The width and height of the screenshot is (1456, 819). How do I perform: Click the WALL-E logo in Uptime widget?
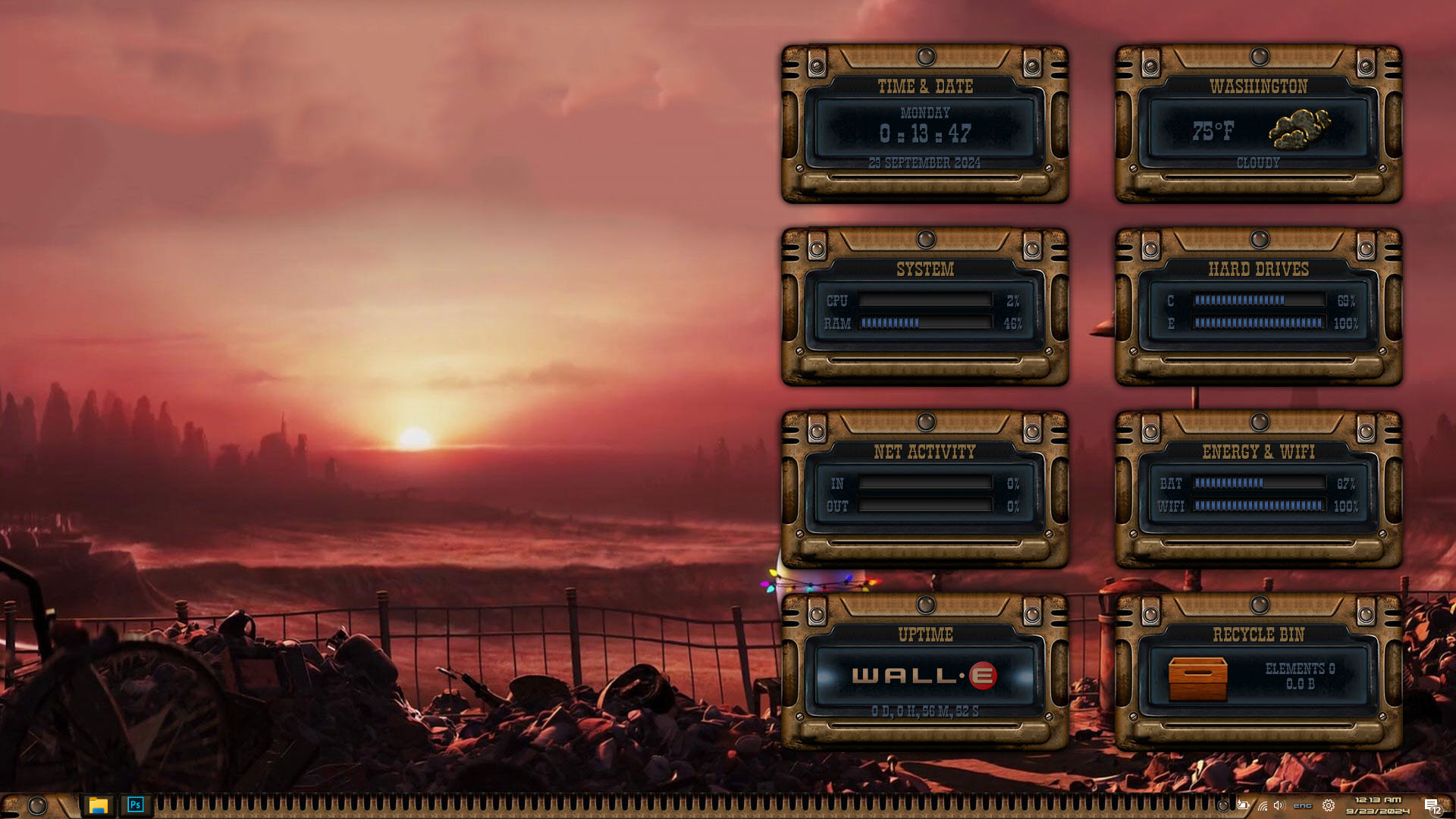(x=924, y=676)
